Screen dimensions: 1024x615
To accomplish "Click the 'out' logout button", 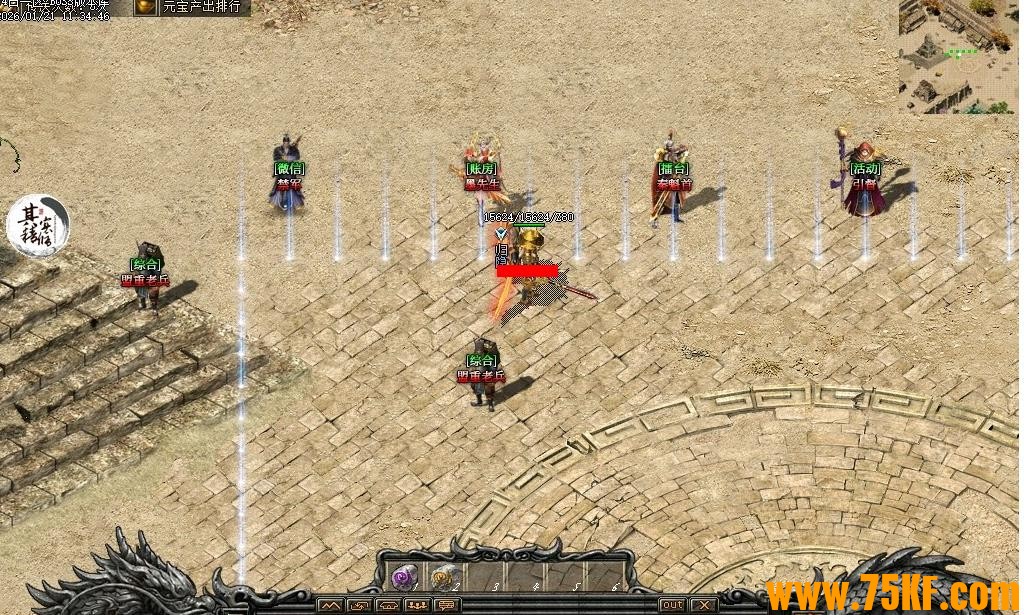I will pyautogui.click(x=673, y=605).
